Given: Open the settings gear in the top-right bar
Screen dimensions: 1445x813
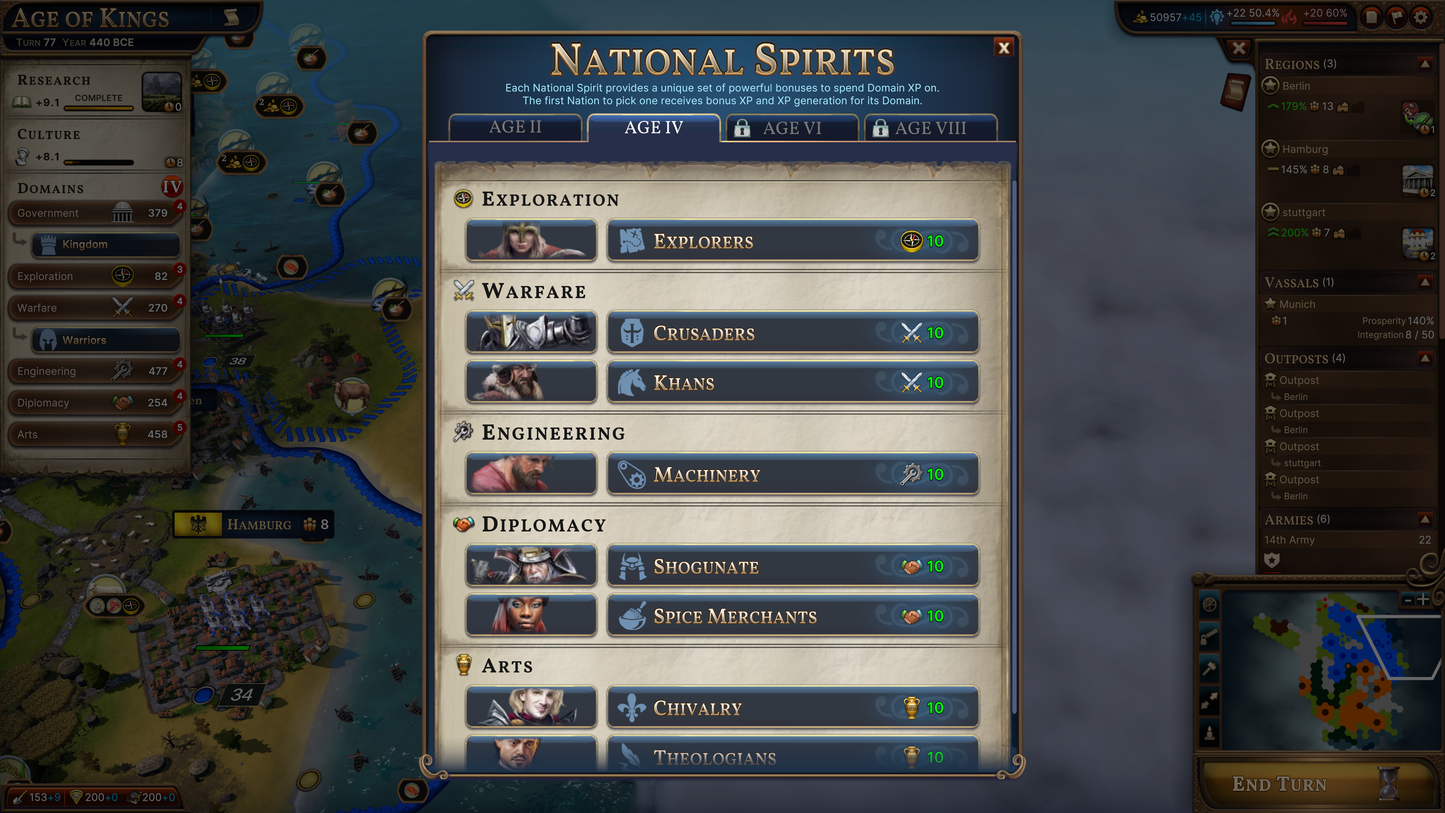Looking at the screenshot, I should coord(1420,16).
